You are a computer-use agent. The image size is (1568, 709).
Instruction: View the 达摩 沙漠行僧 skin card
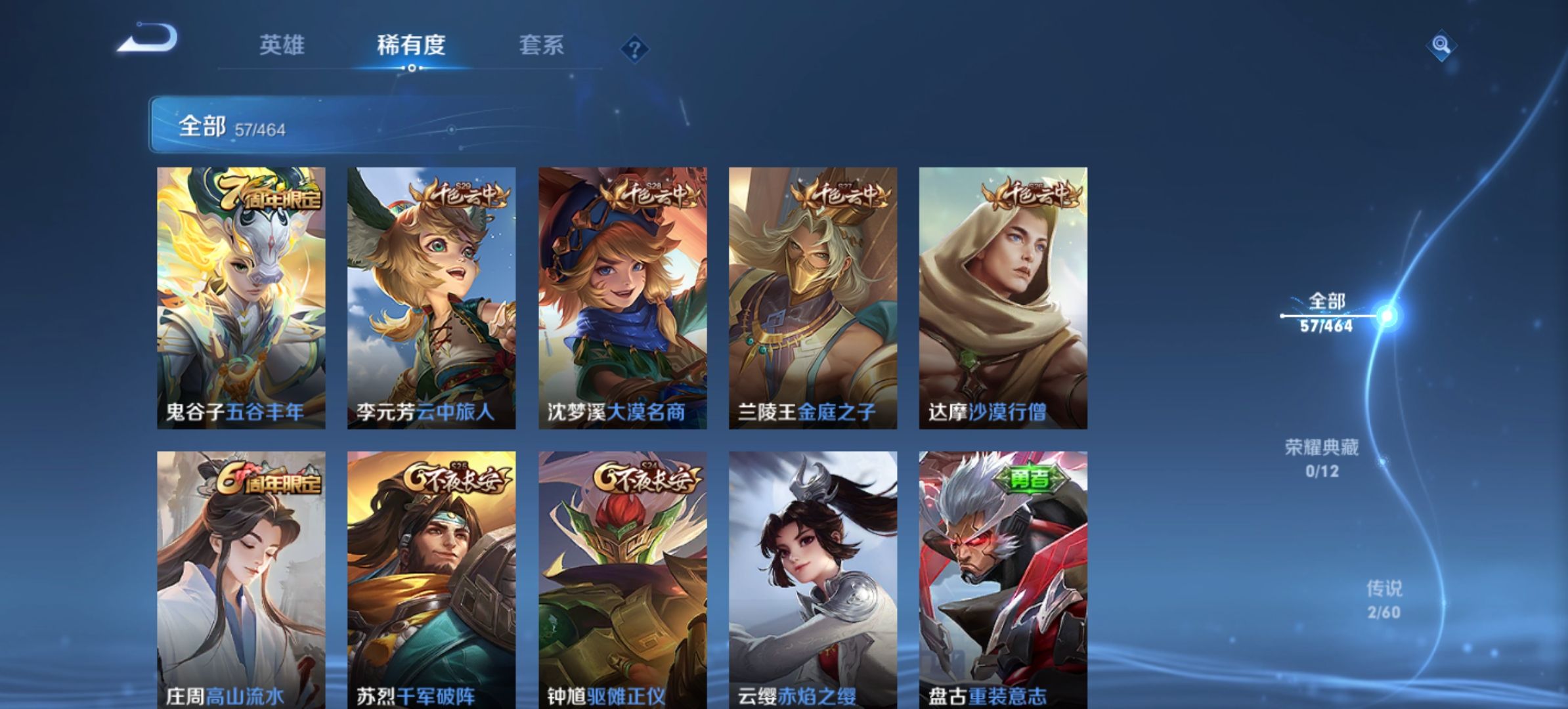click(x=1003, y=298)
